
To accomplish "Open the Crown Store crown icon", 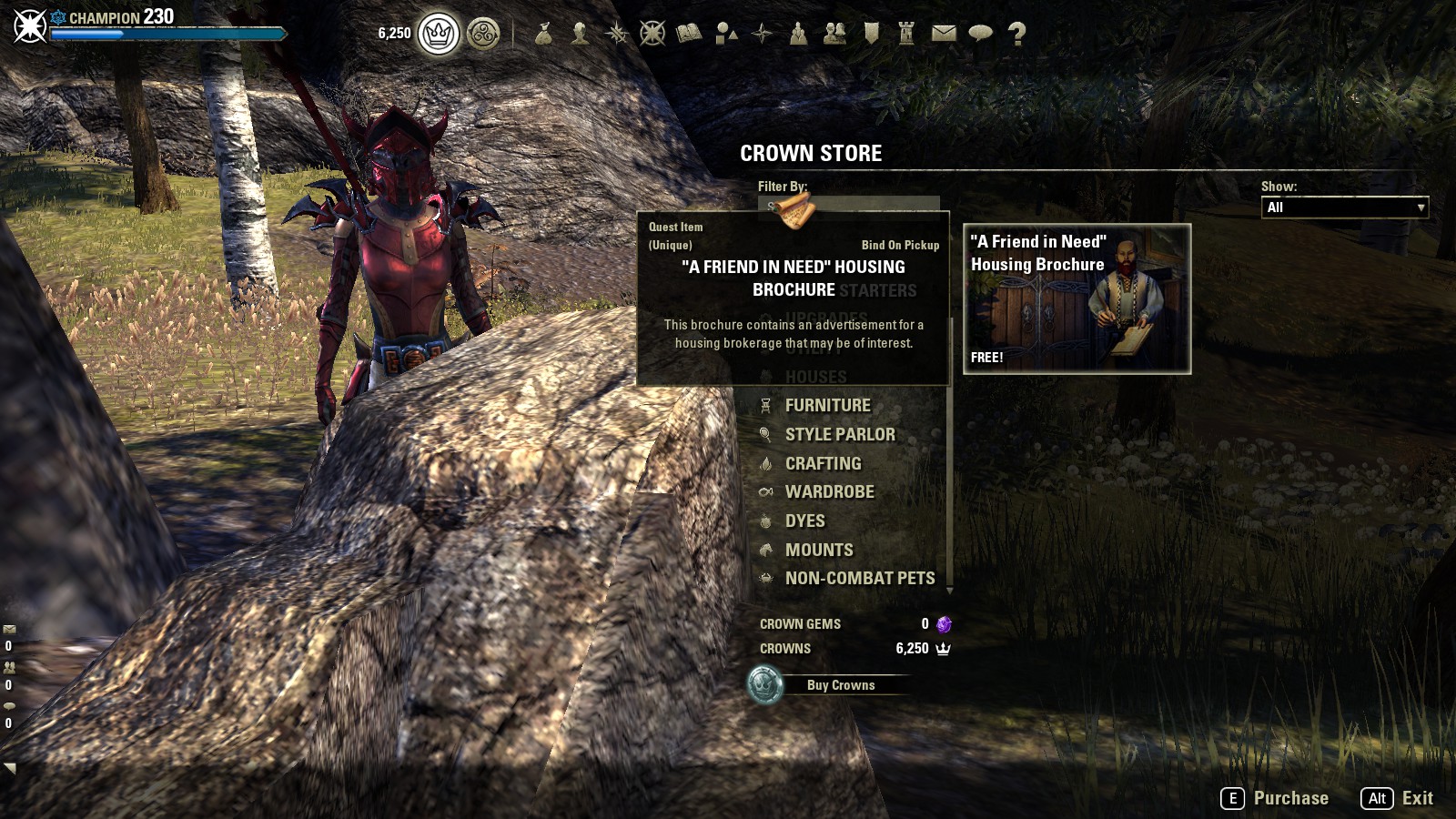I will point(439,35).
